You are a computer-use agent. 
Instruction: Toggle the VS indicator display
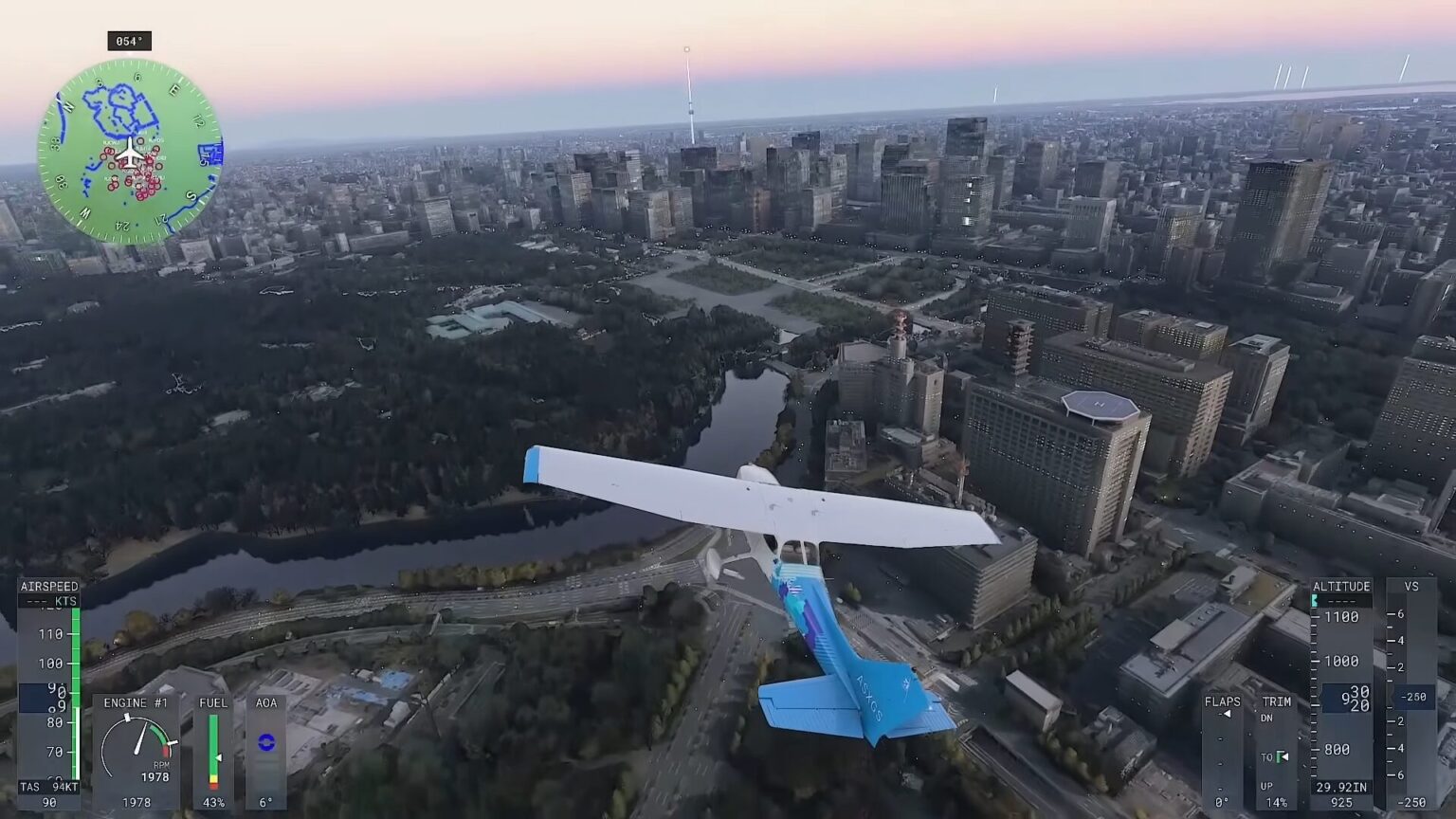1412,587
